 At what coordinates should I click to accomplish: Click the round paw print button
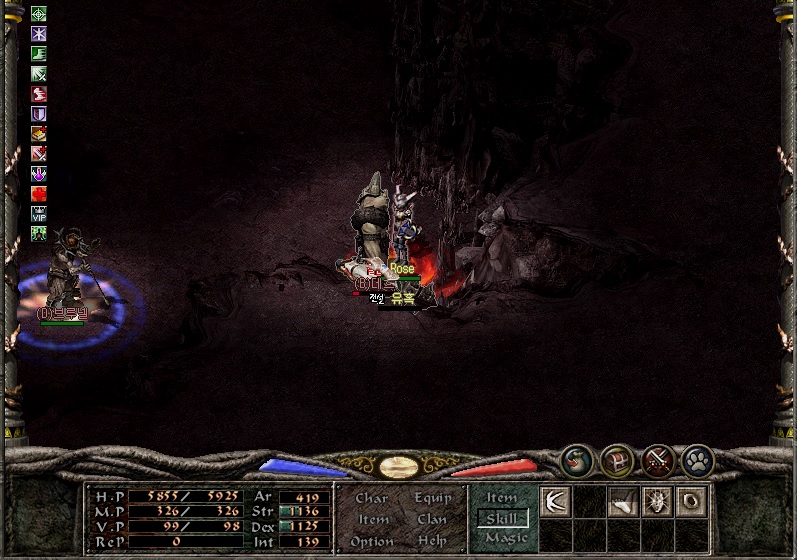pyautogui.click(x=698, y=461)
